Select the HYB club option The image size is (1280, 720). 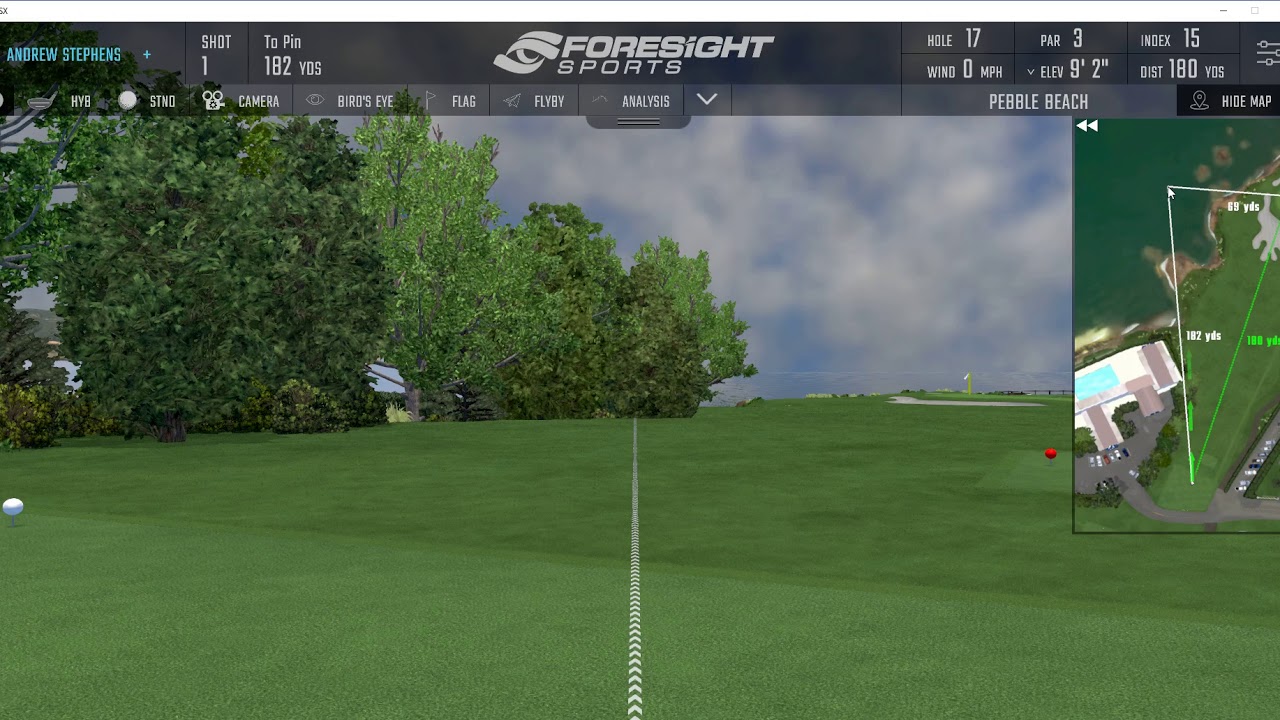click(x=62, y=101)
